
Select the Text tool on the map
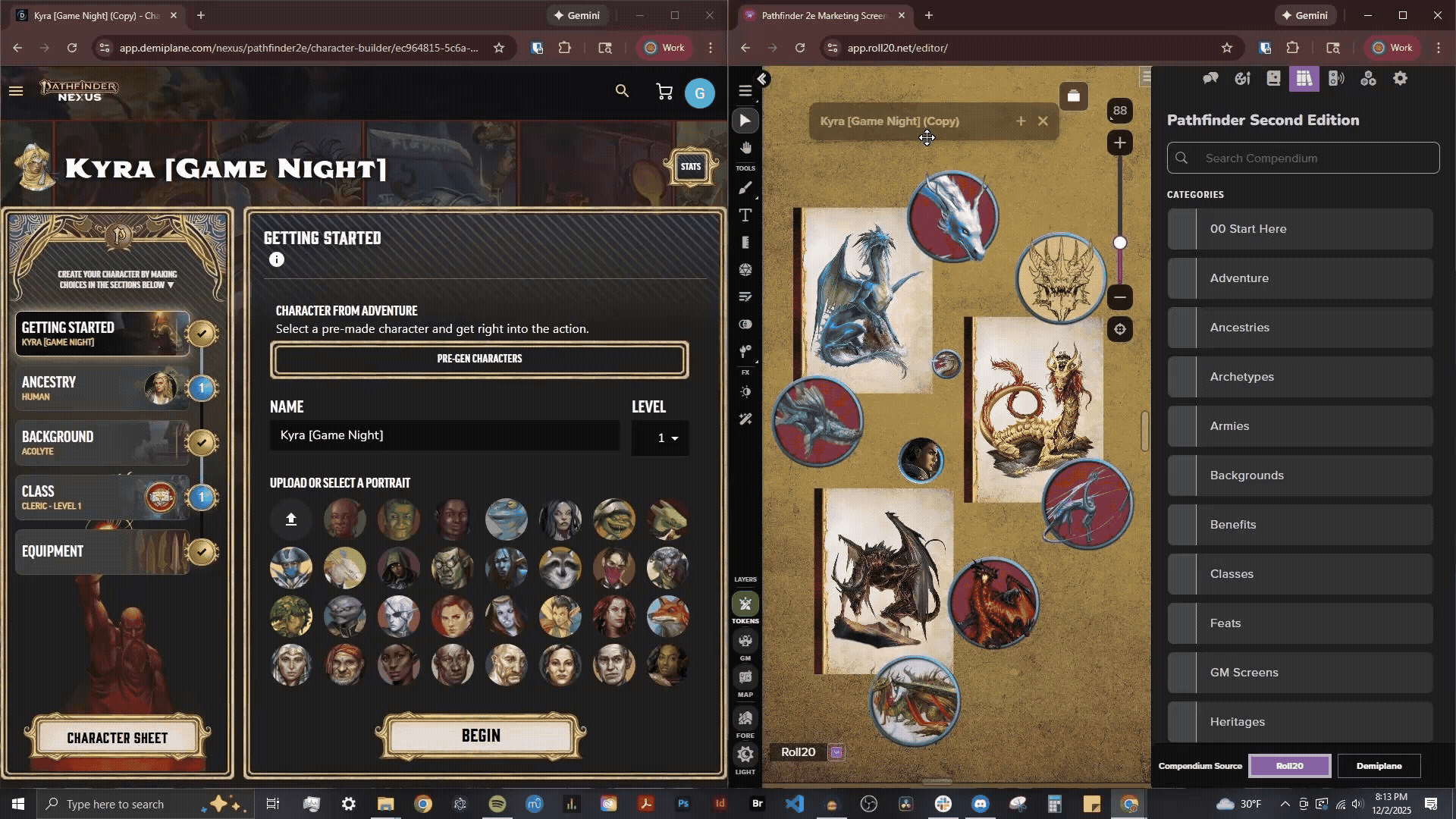point(745,215)
